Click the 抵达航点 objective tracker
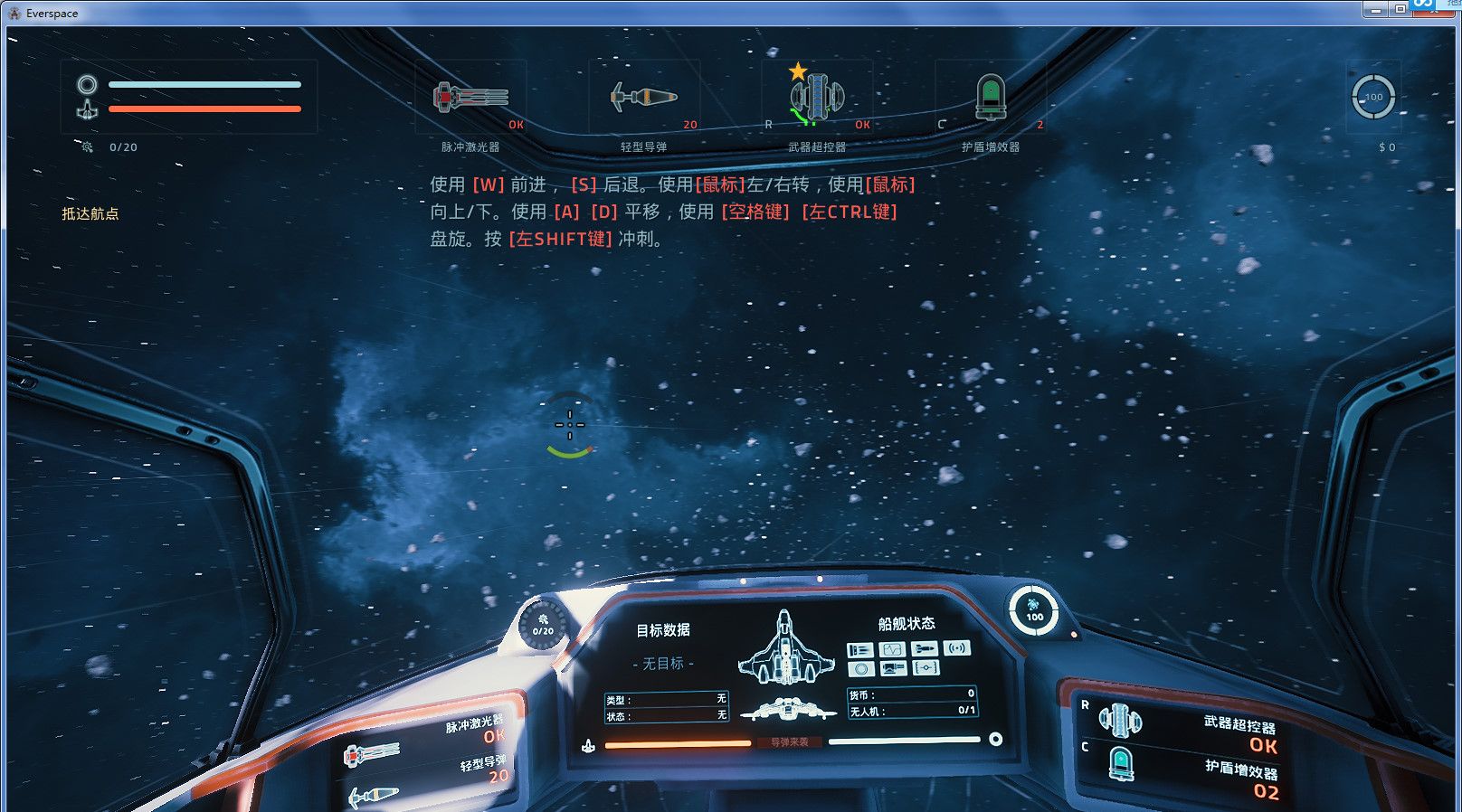The height and width of the screenshot is (812, 1462). [90, 214]
